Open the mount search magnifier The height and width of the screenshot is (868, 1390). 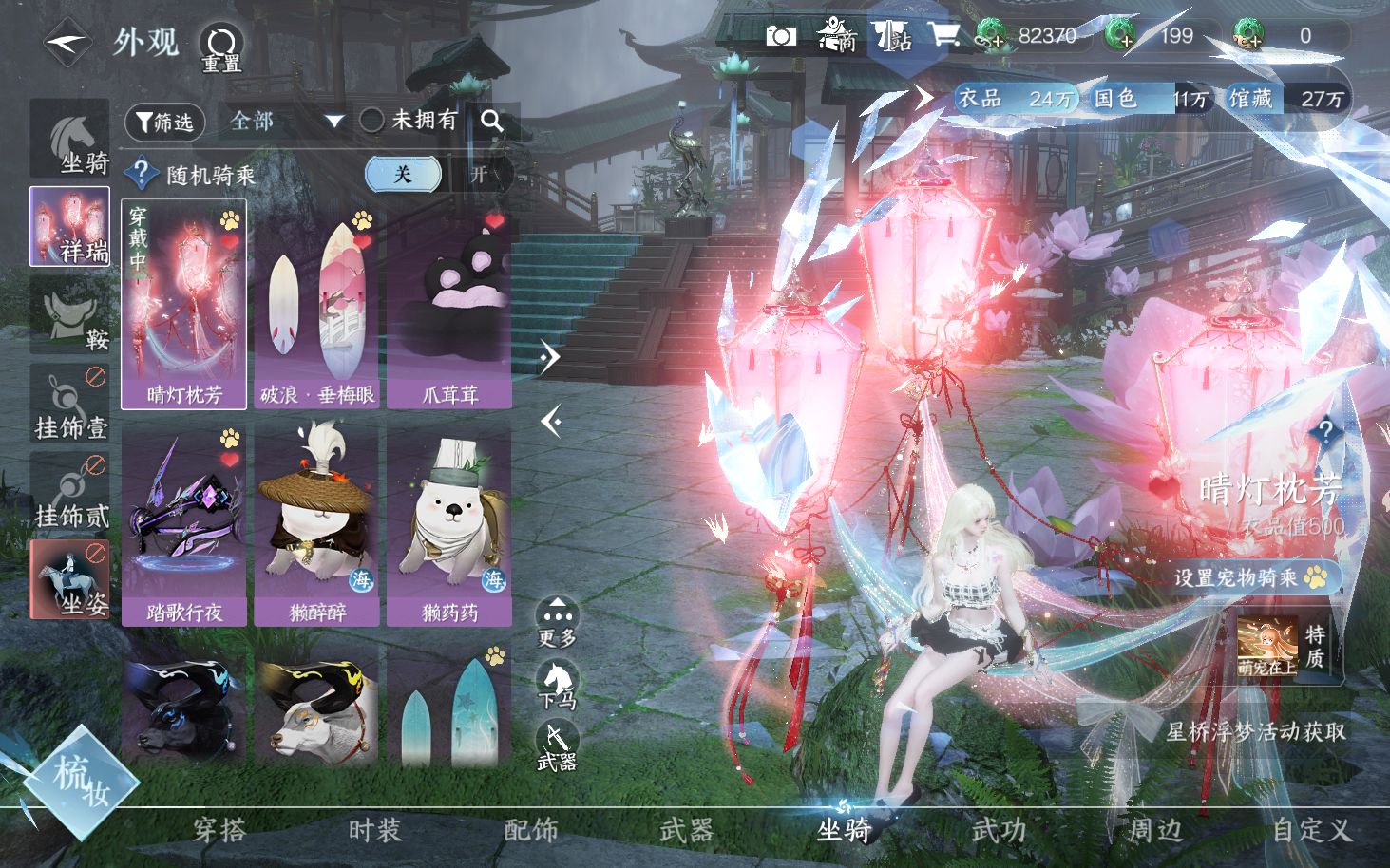[x=492, y=121]
